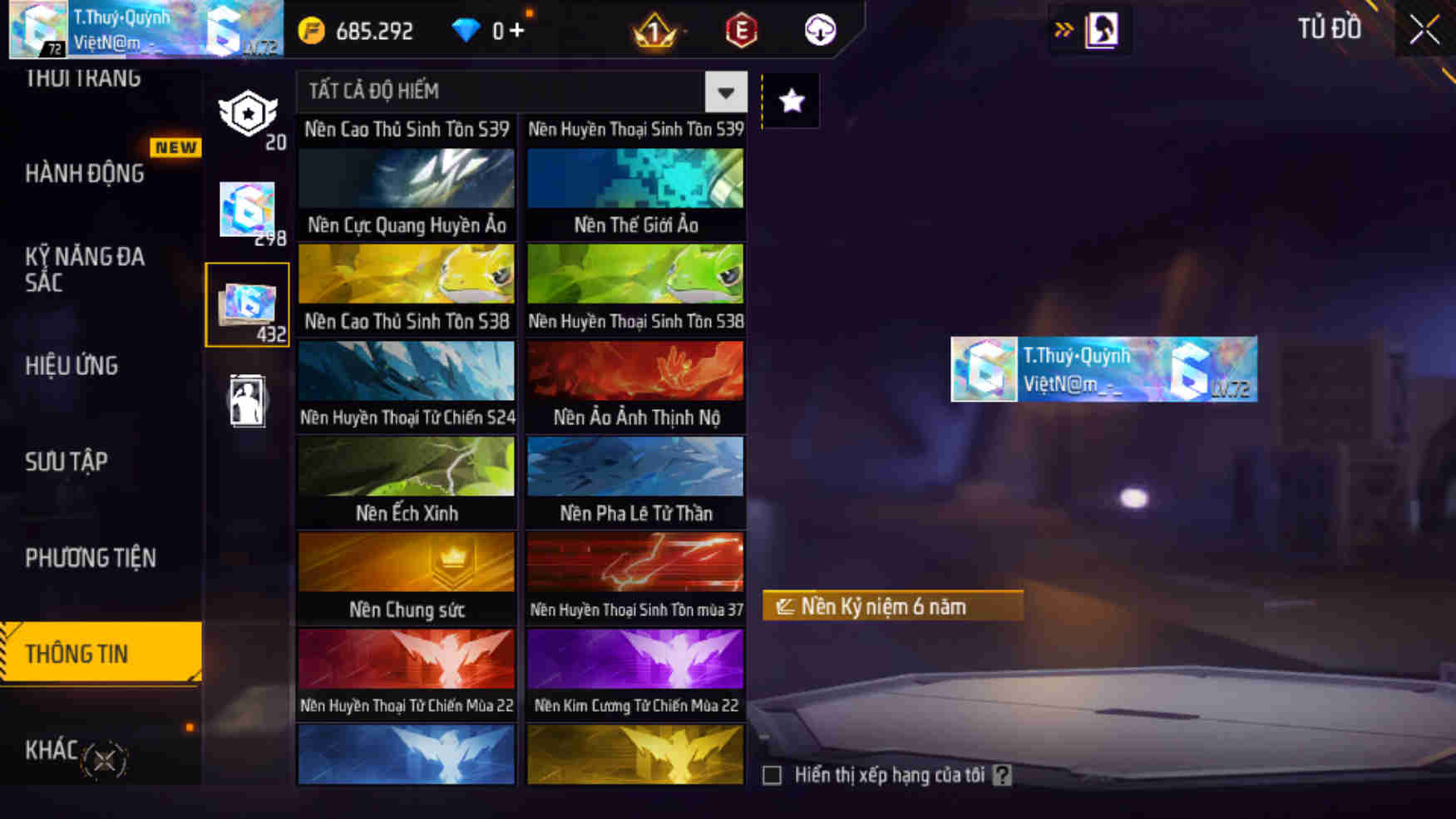Open the selected frame category showing 432

tap(248, 302)
